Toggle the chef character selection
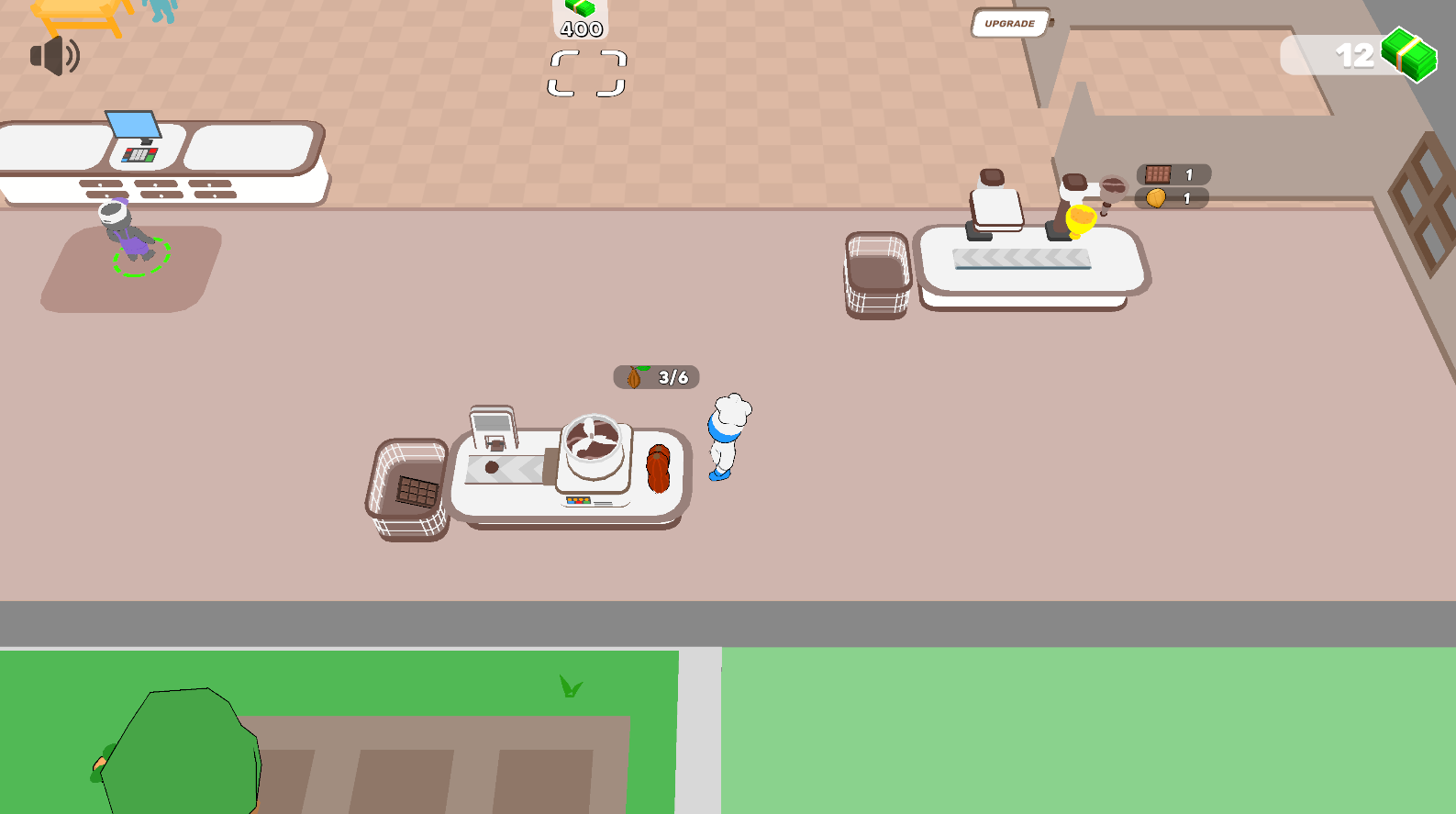This screenshot has width=1456, height=814. [728, 436]
